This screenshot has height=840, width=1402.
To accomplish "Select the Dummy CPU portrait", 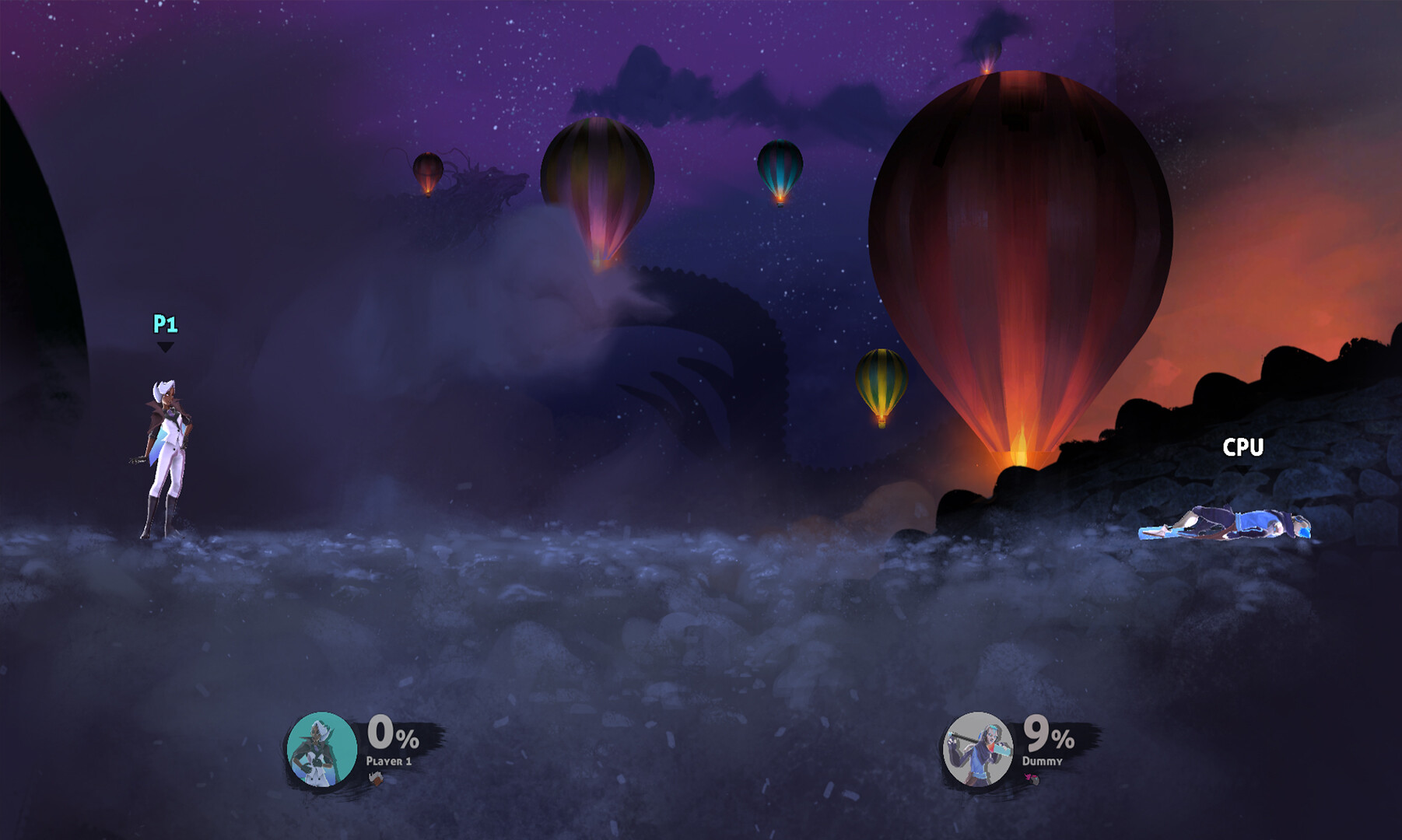I will (977, 749).
